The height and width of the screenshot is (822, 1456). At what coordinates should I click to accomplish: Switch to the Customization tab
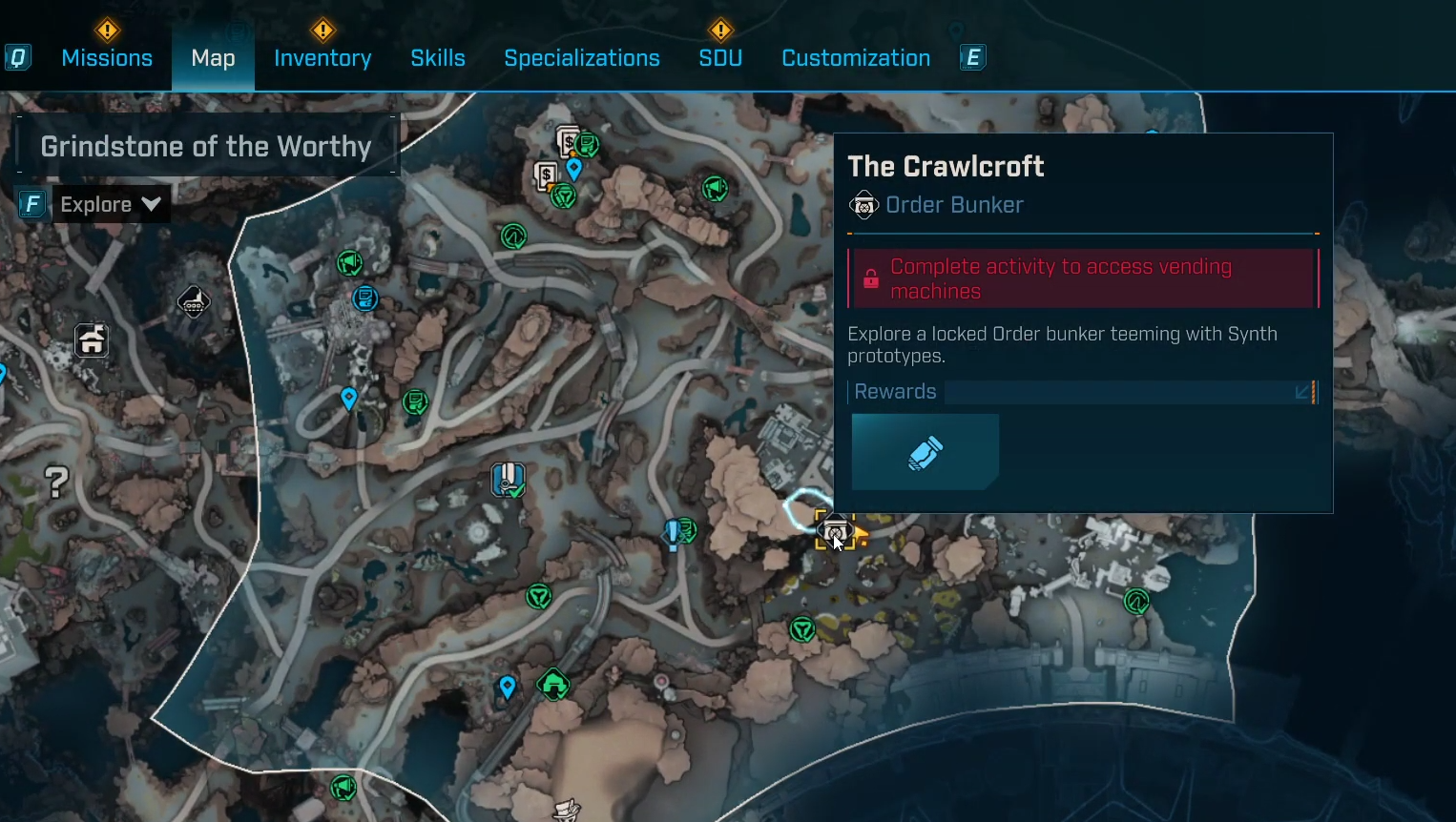click(856, 58)
